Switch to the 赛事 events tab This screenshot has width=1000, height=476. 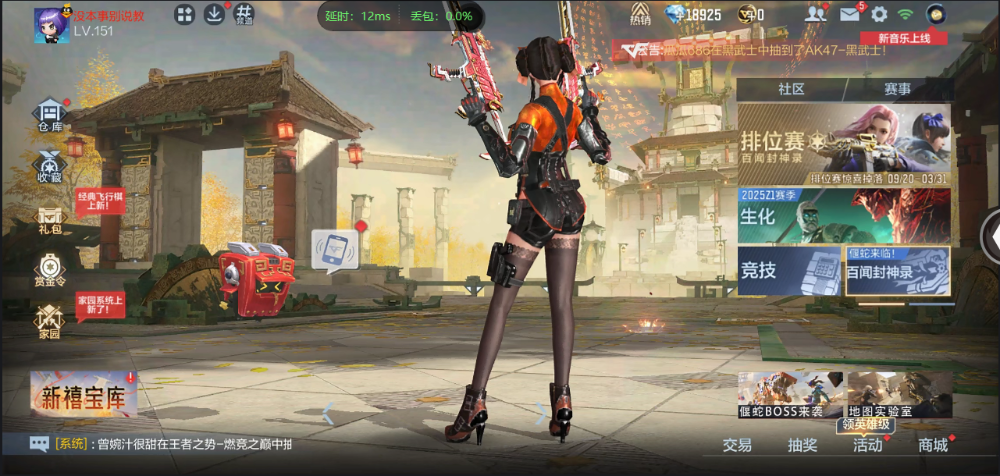pyautogui.click(x=896, y=89)
